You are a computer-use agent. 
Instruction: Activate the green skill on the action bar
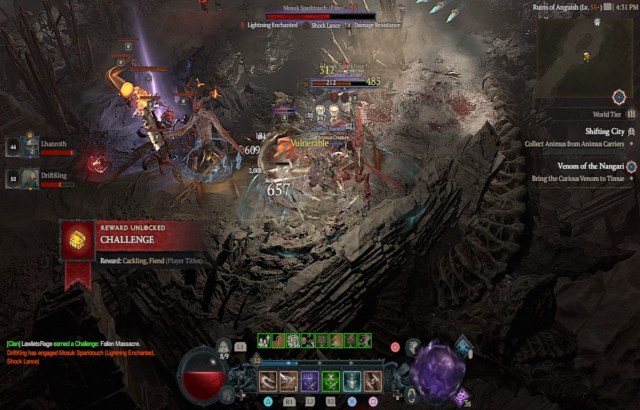(331, 381)
